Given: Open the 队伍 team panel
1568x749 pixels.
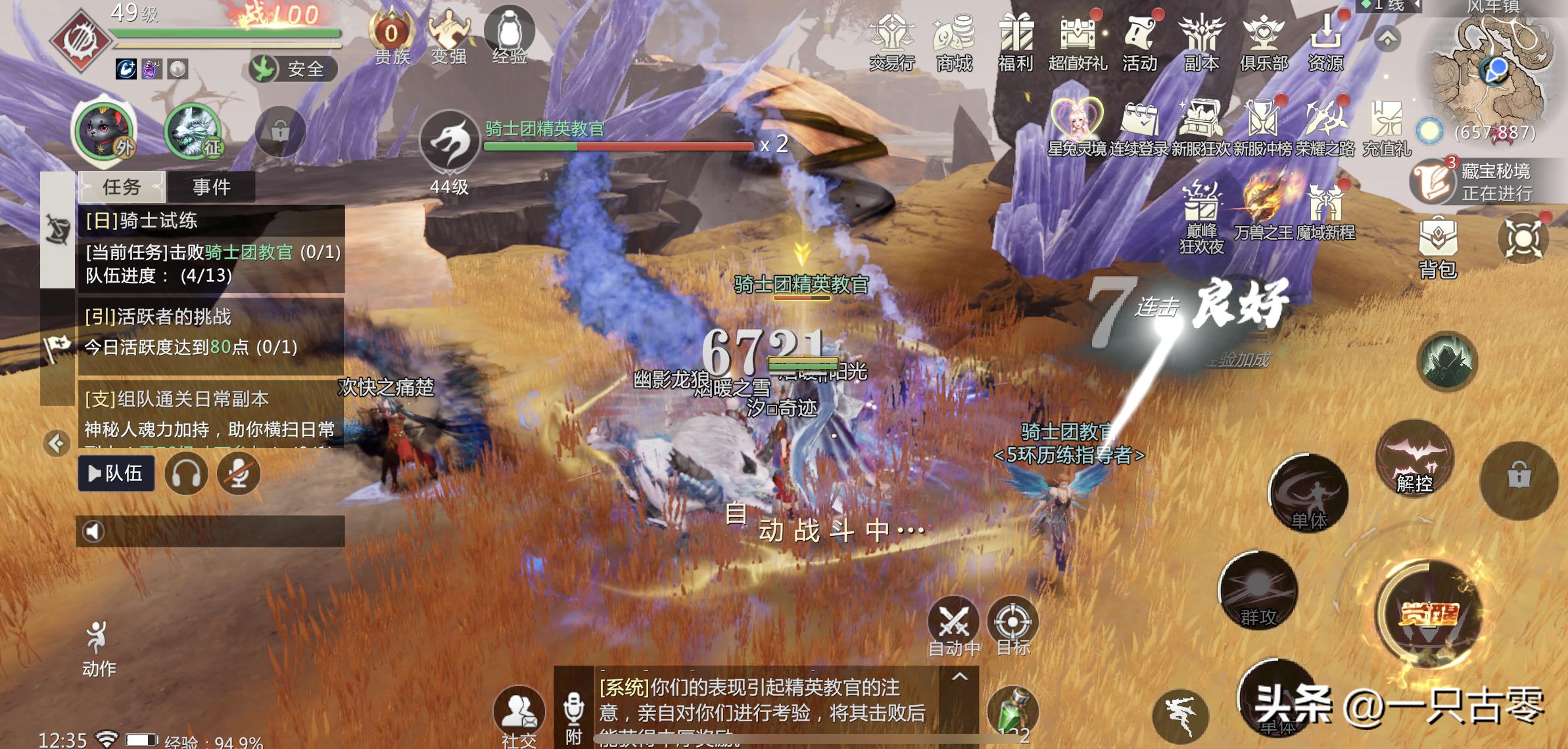Looking at the screenshot, I should 116,473.
